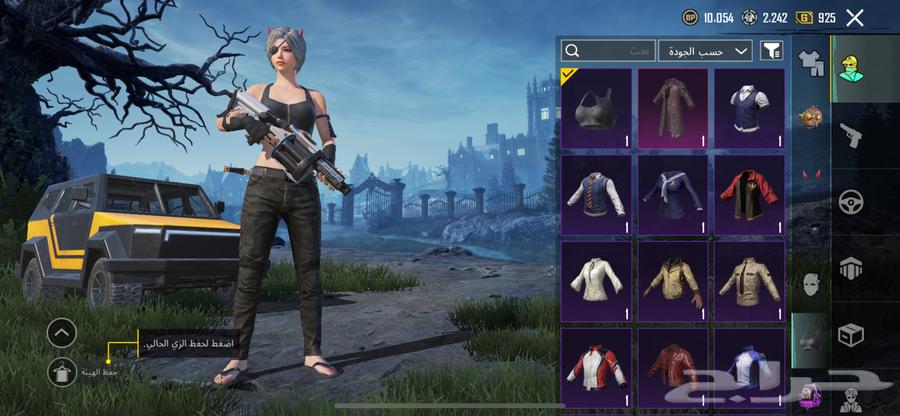The image size is (900, 416).
Task: Open the inventory filter button
Action: pyautogui.click(x=771, y=50)
